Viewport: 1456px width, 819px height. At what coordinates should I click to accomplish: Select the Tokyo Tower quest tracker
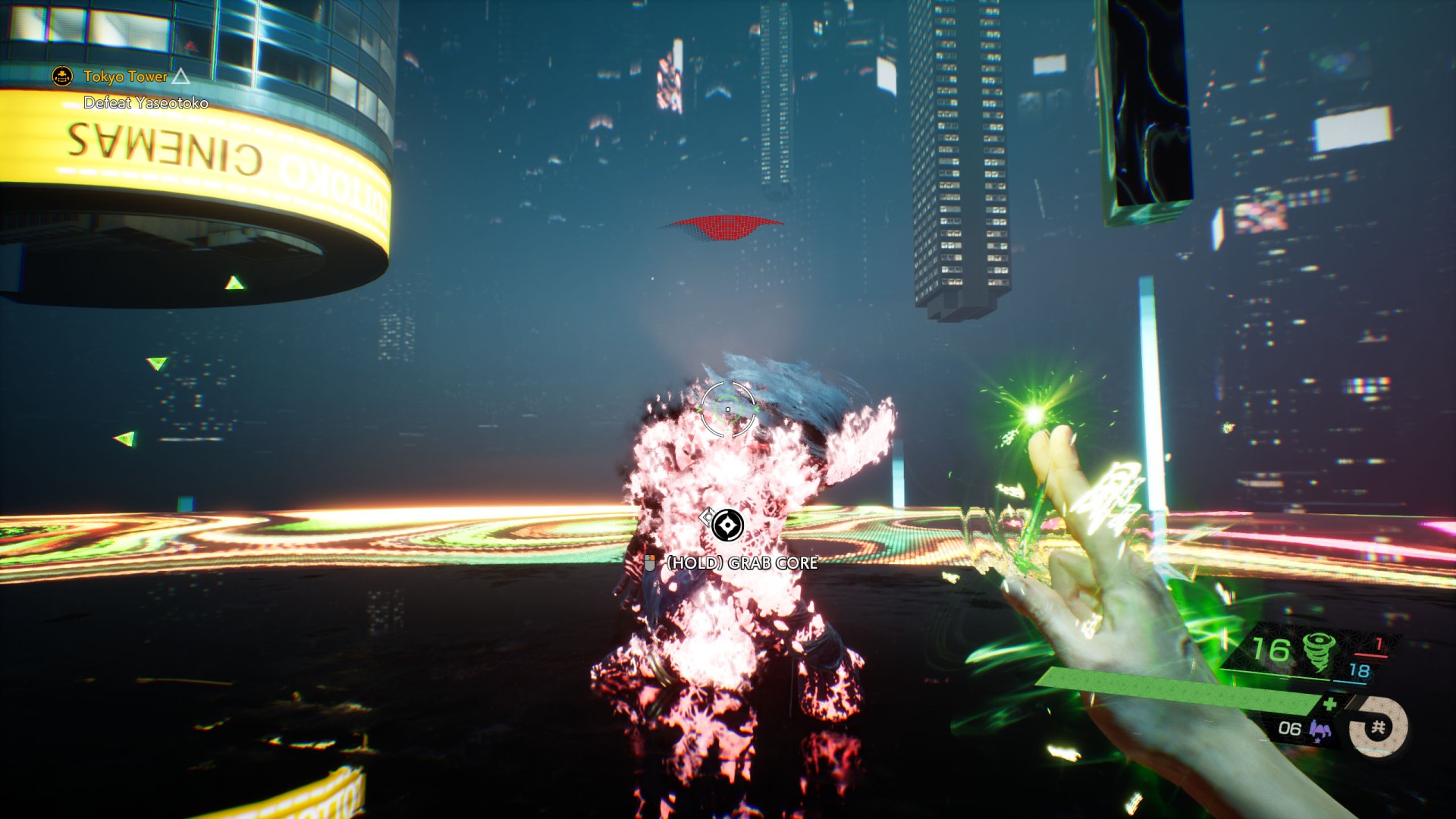(x=125, y=77)
